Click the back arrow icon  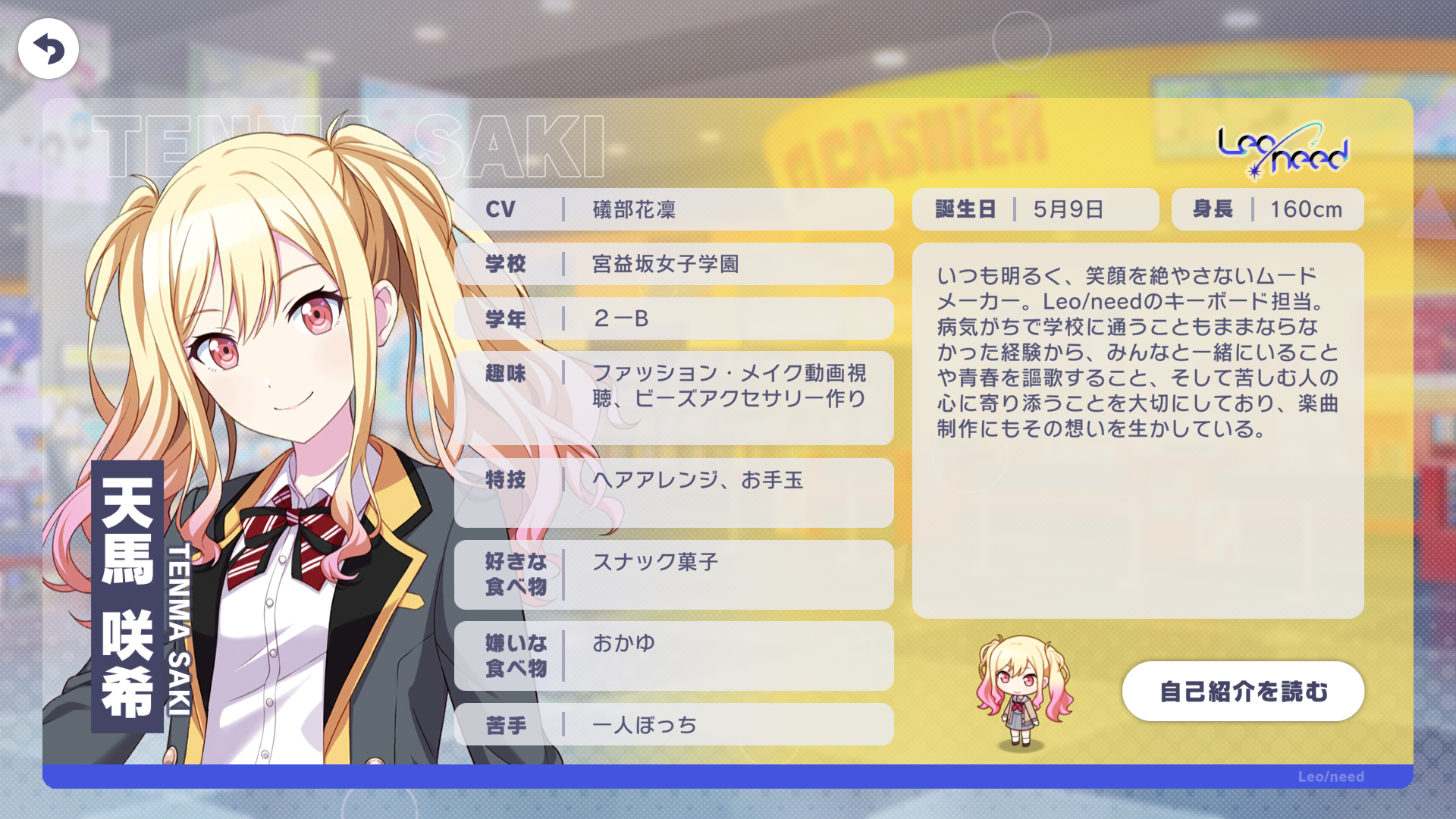47,47
